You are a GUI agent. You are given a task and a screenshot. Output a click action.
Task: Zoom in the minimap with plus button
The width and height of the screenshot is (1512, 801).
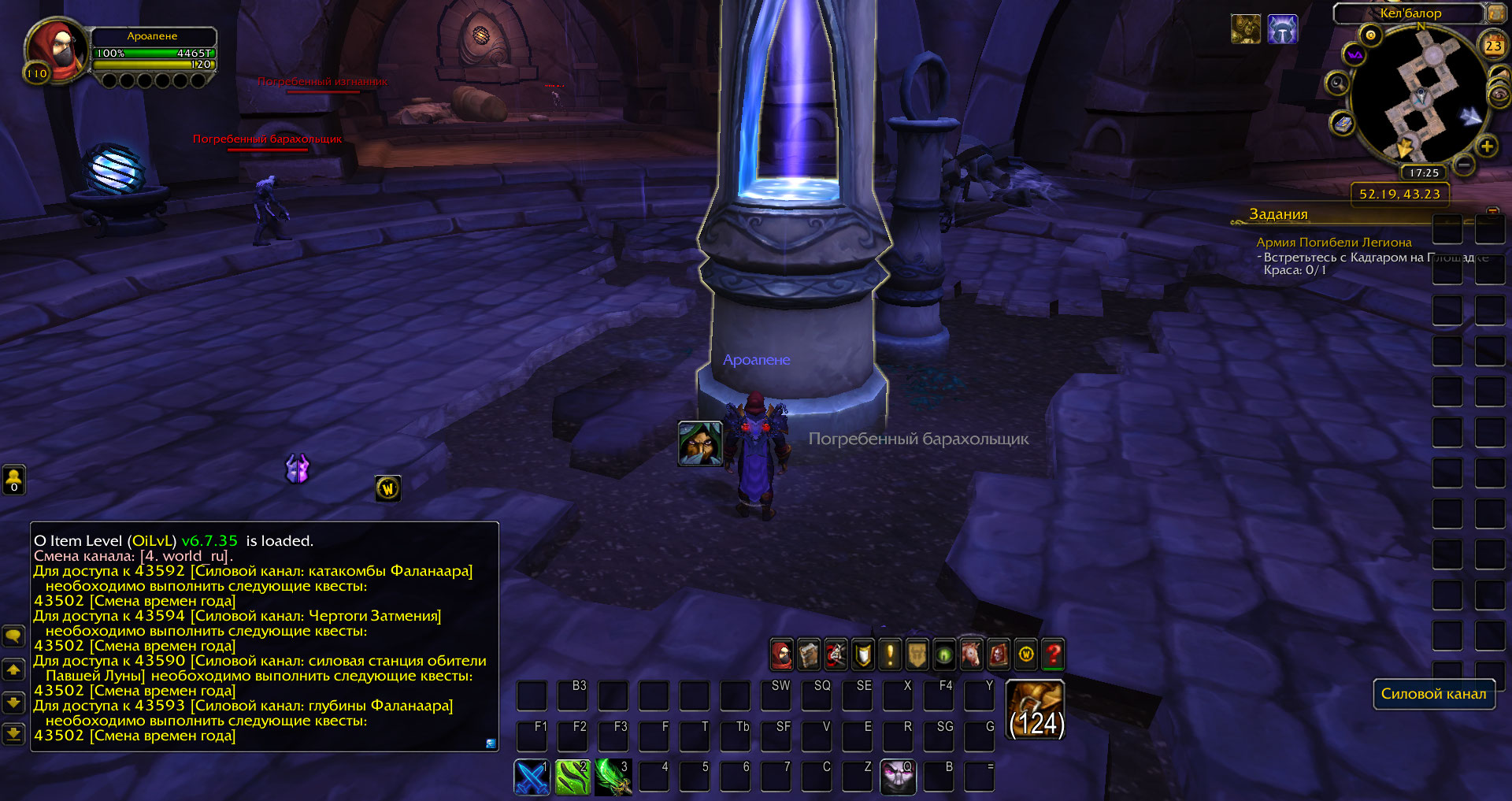tap(1487, 146)
